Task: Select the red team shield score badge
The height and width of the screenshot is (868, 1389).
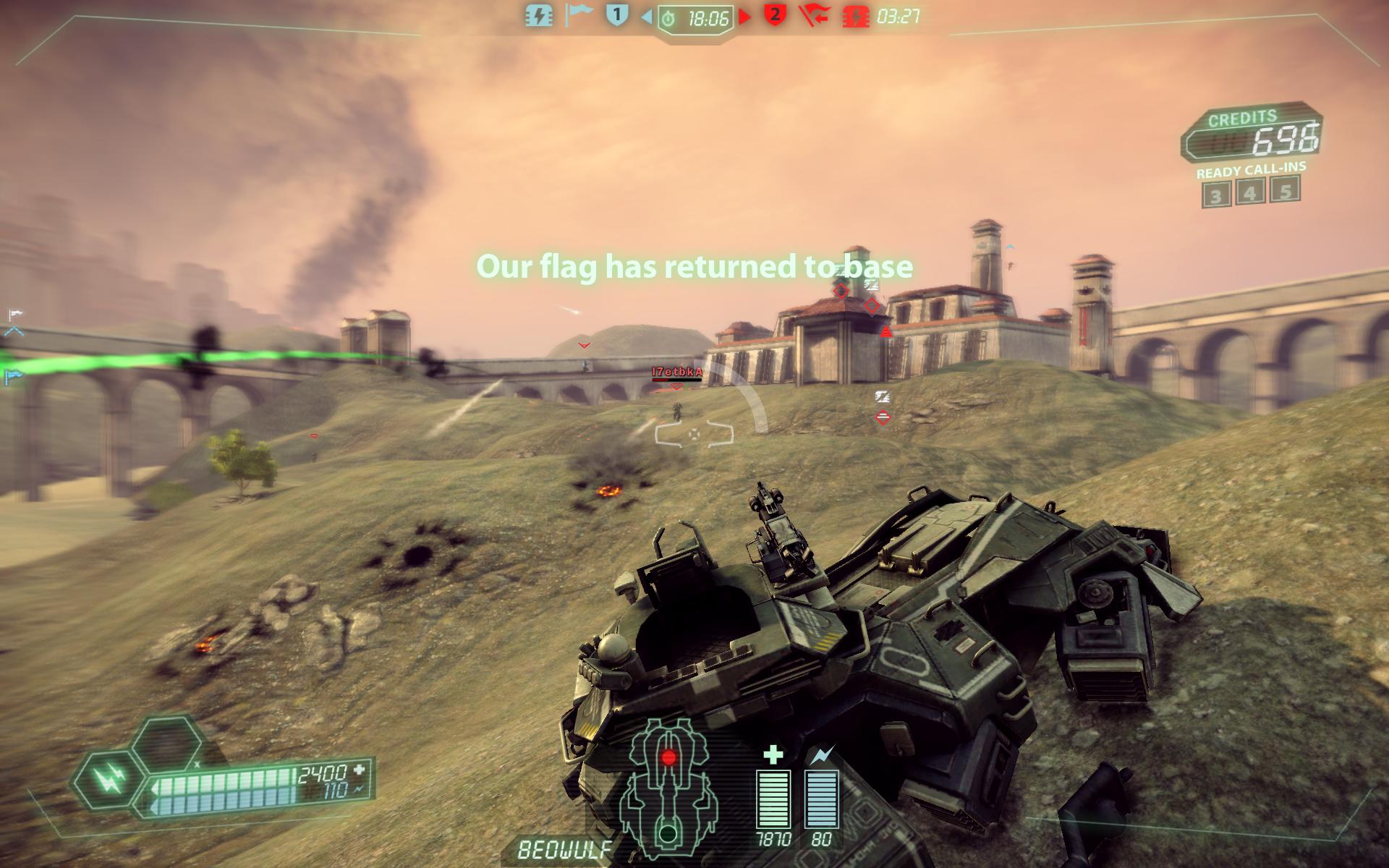Action: (775, 14)
